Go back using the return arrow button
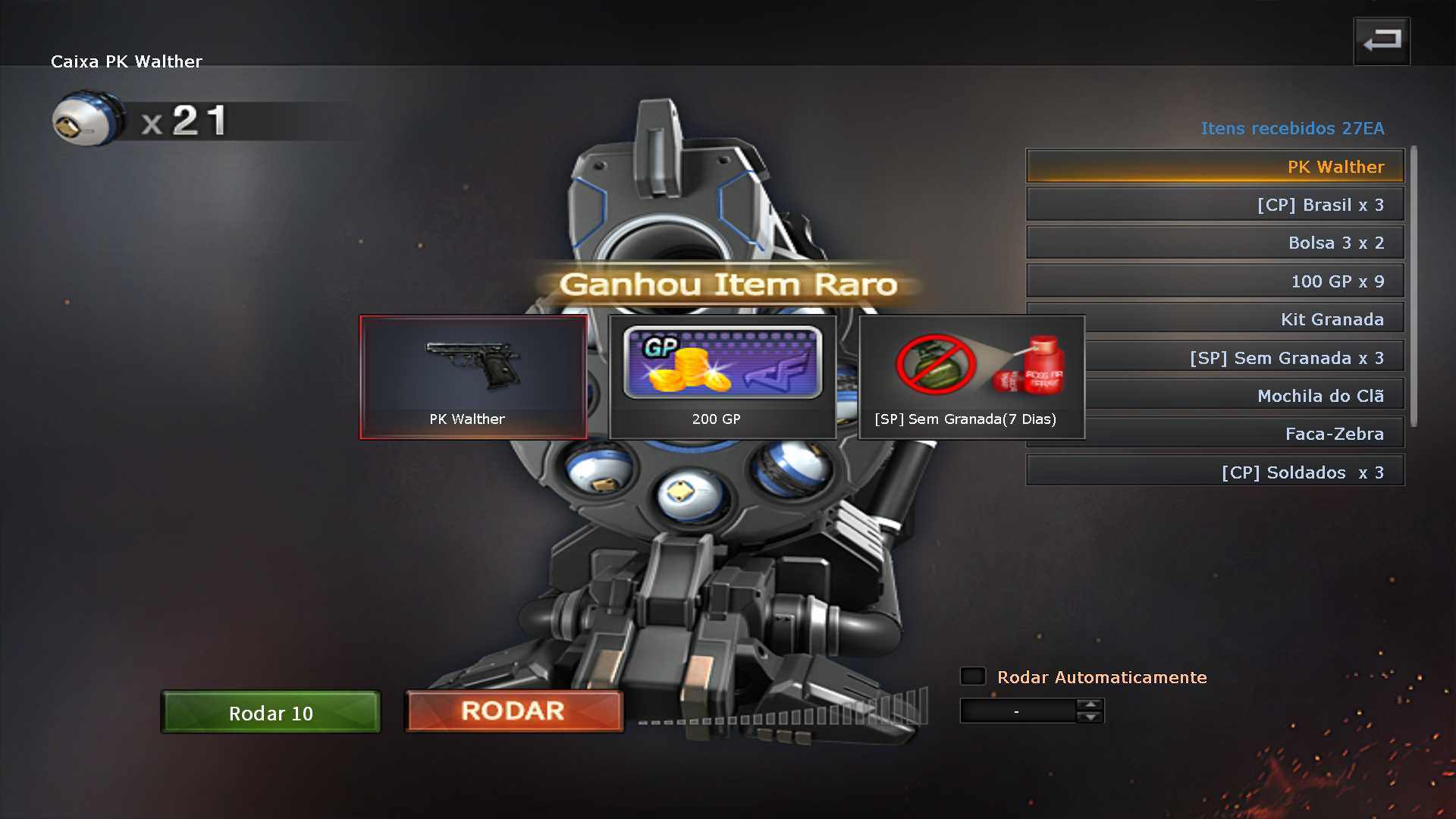This screenshot has width=1456, height=819. (x=1382, y=41)
